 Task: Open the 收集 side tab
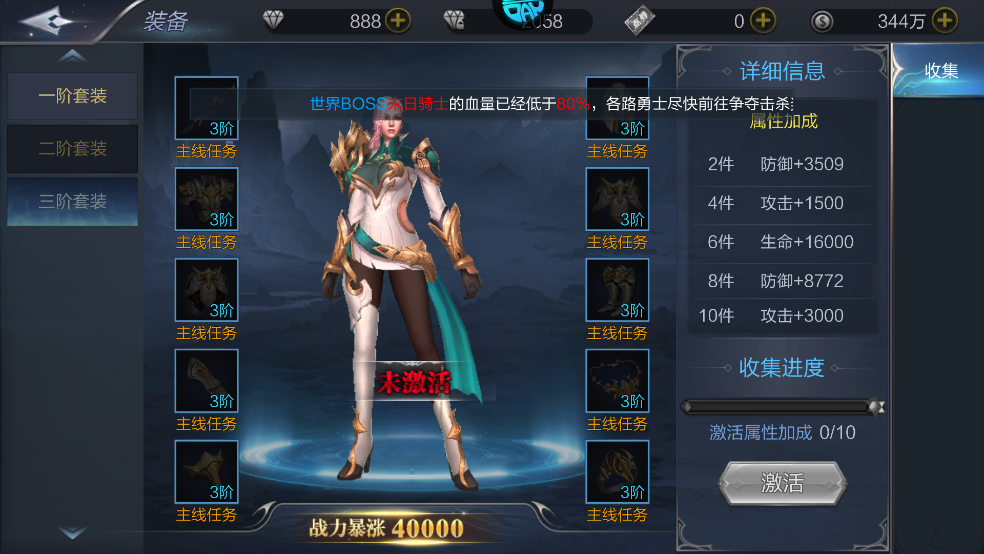coord(940,71)
